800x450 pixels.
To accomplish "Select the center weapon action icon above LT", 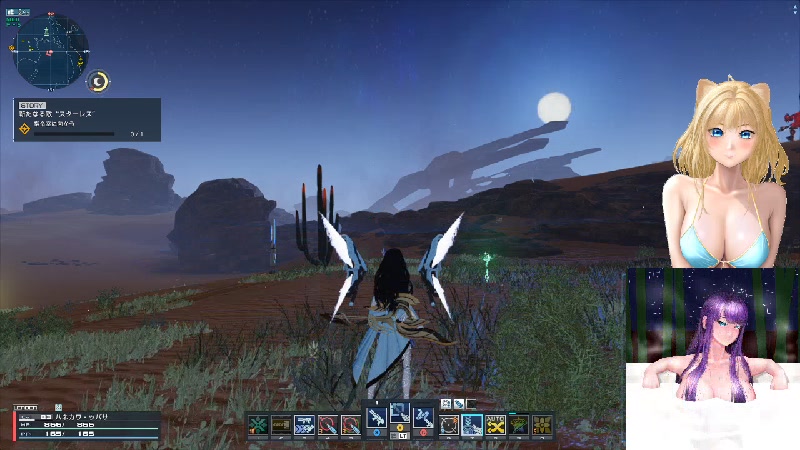I will [399, 414].
